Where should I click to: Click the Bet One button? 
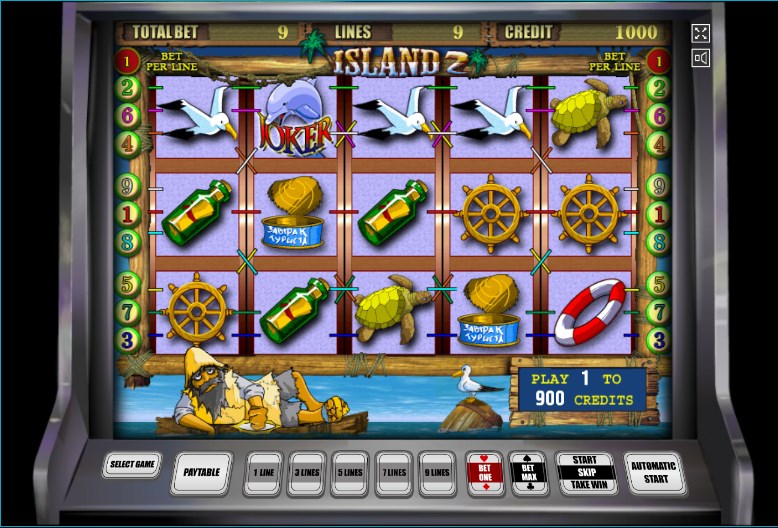[485, 472]
